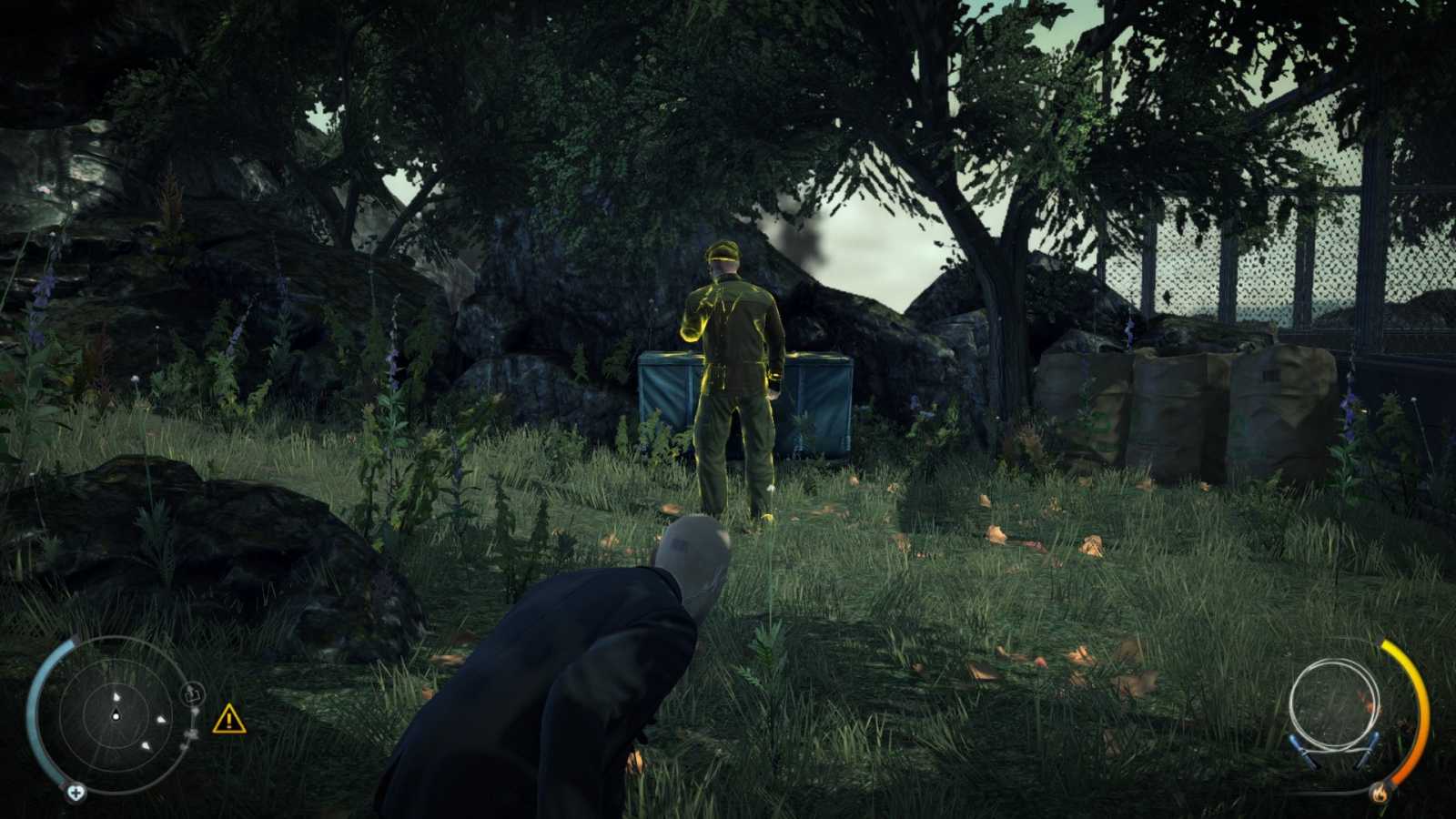Viewport: 1456px width, 819px height.
Task: Select the health cross icon on the minimap ring
Action: pyautogui.click(x=76, y=793)
